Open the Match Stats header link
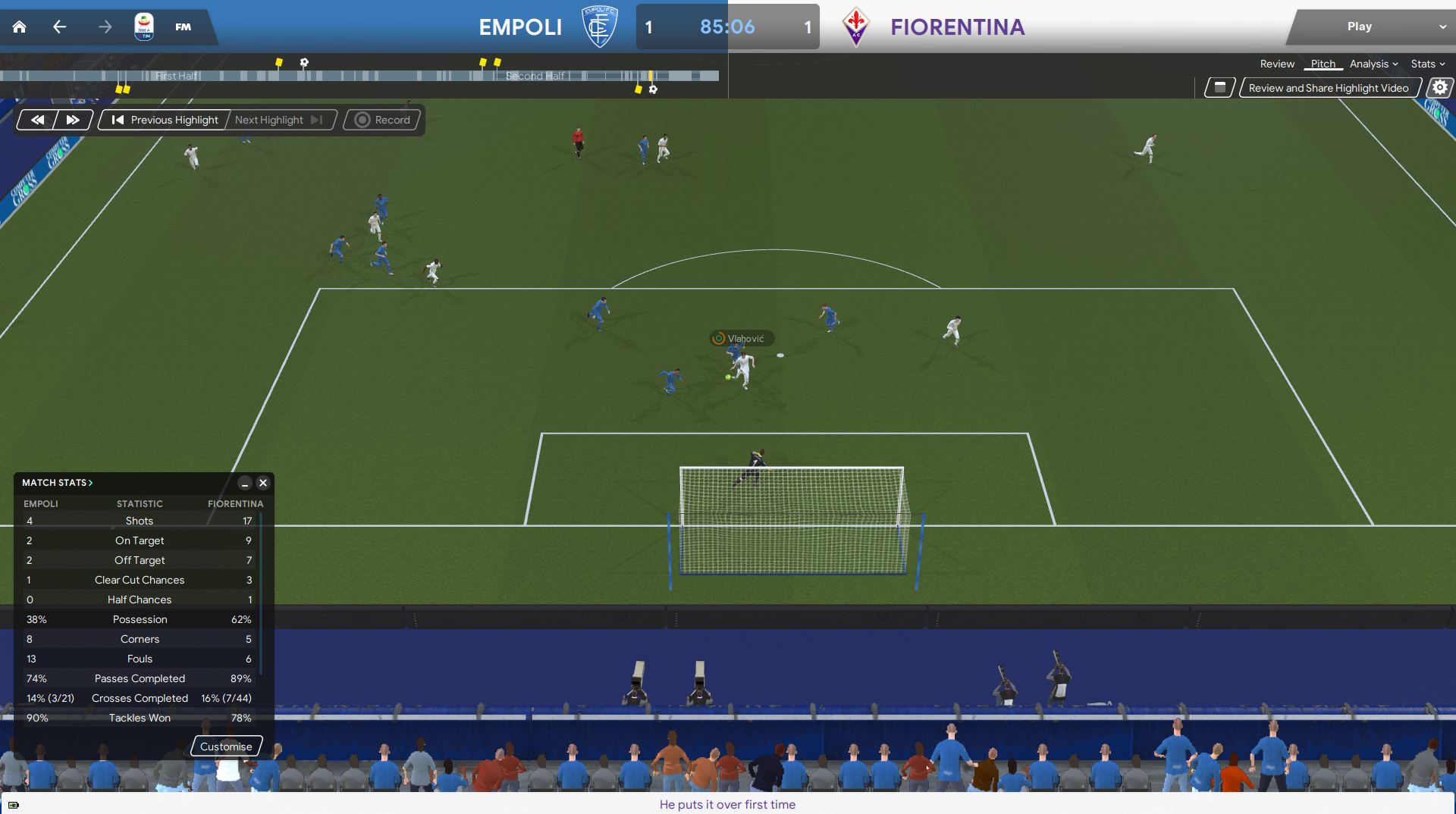Image resolution: width=1456 pixels, height=814 pixels. pos(57,483)
